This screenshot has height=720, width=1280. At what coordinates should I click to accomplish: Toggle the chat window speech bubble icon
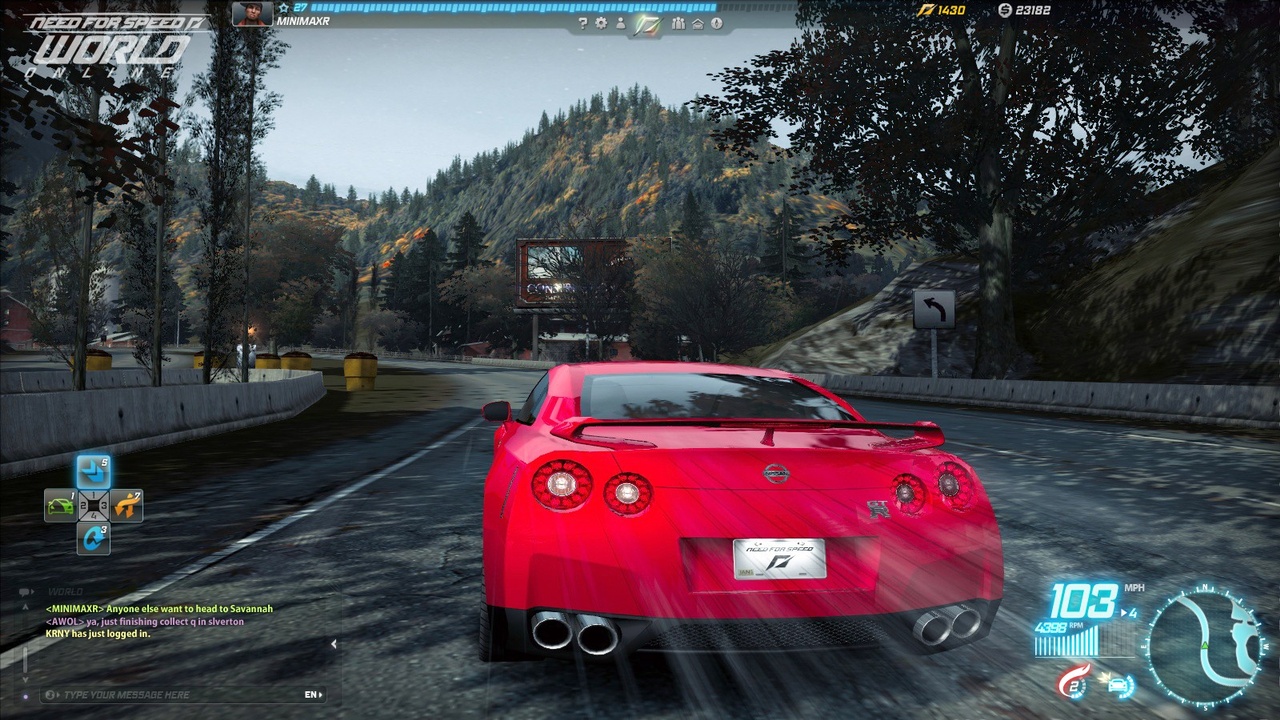coord(24,592)
